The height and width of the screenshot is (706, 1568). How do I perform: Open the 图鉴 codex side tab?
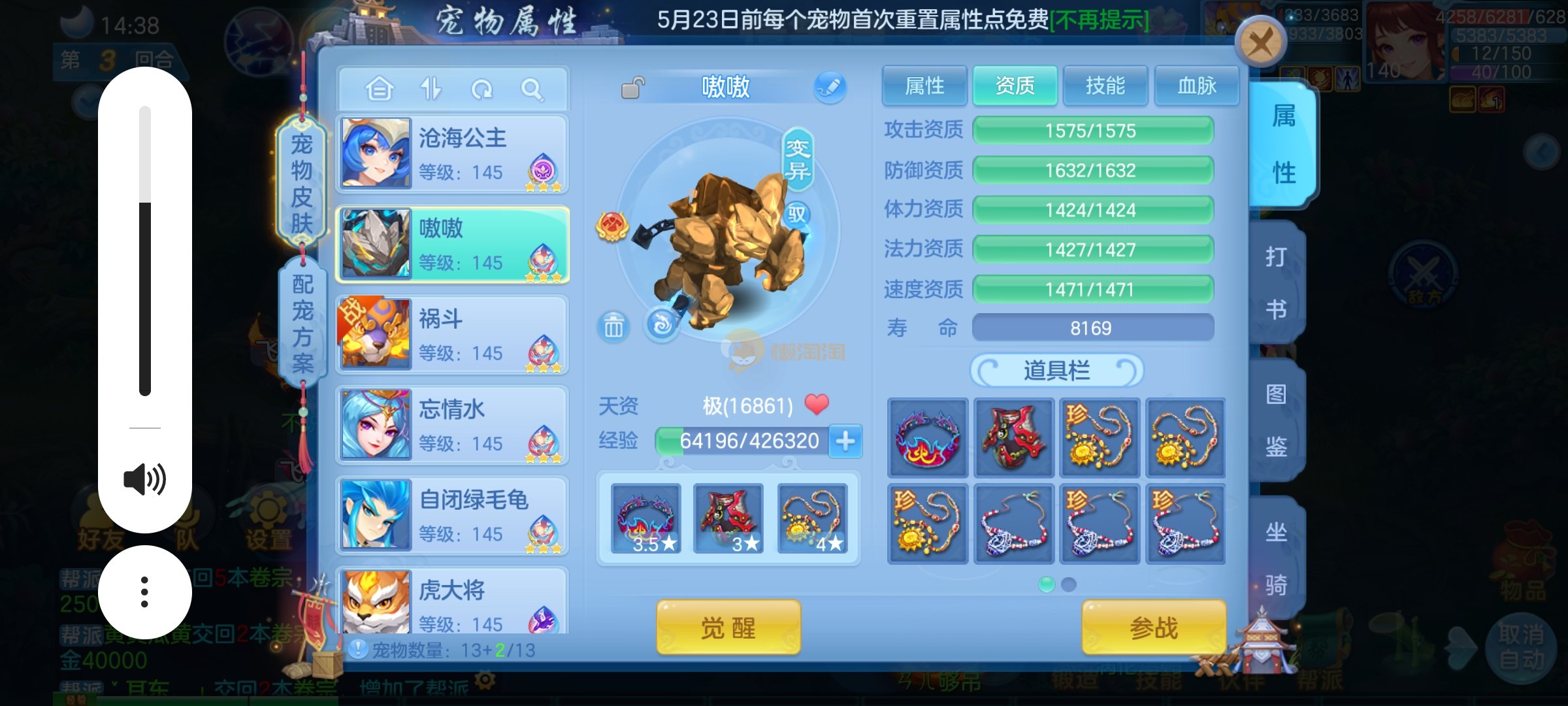pos(1276,420)
